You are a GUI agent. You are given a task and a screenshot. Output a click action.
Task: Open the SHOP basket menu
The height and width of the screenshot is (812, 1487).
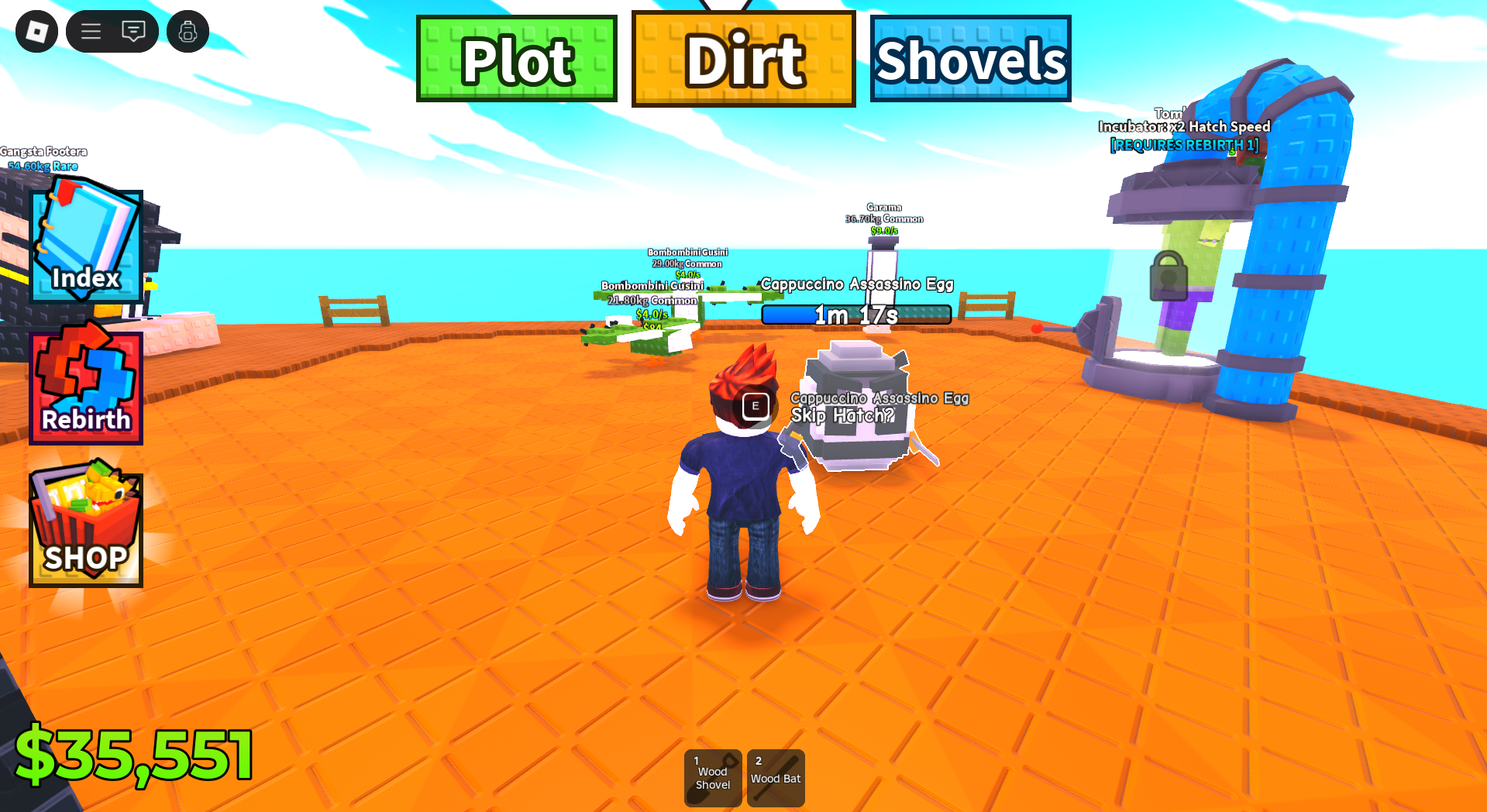[85, 528]
